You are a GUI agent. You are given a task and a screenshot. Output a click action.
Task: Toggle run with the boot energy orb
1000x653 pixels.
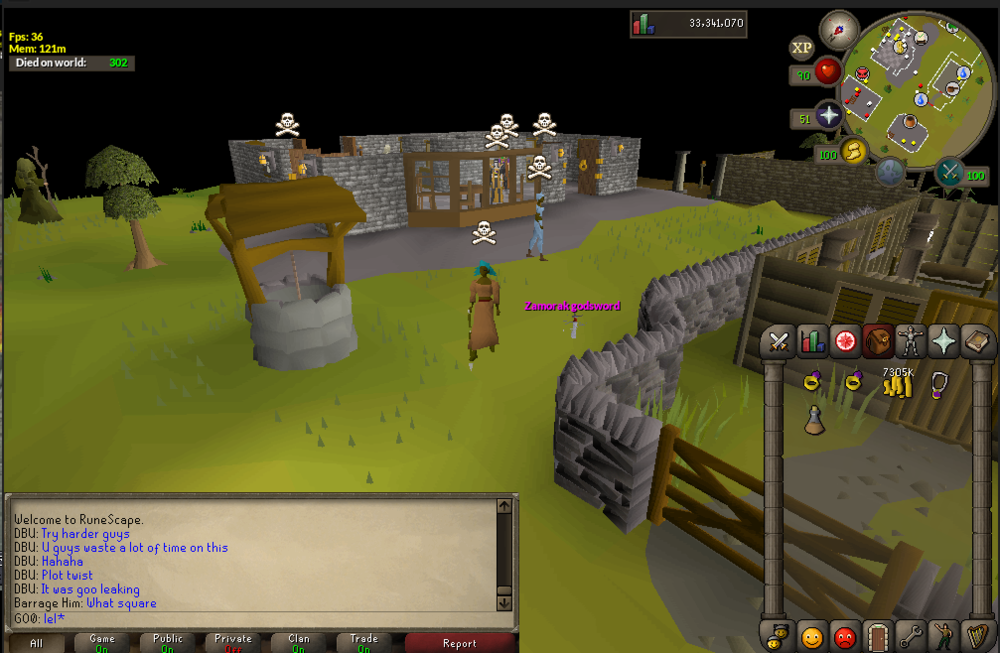pos(854,151)
